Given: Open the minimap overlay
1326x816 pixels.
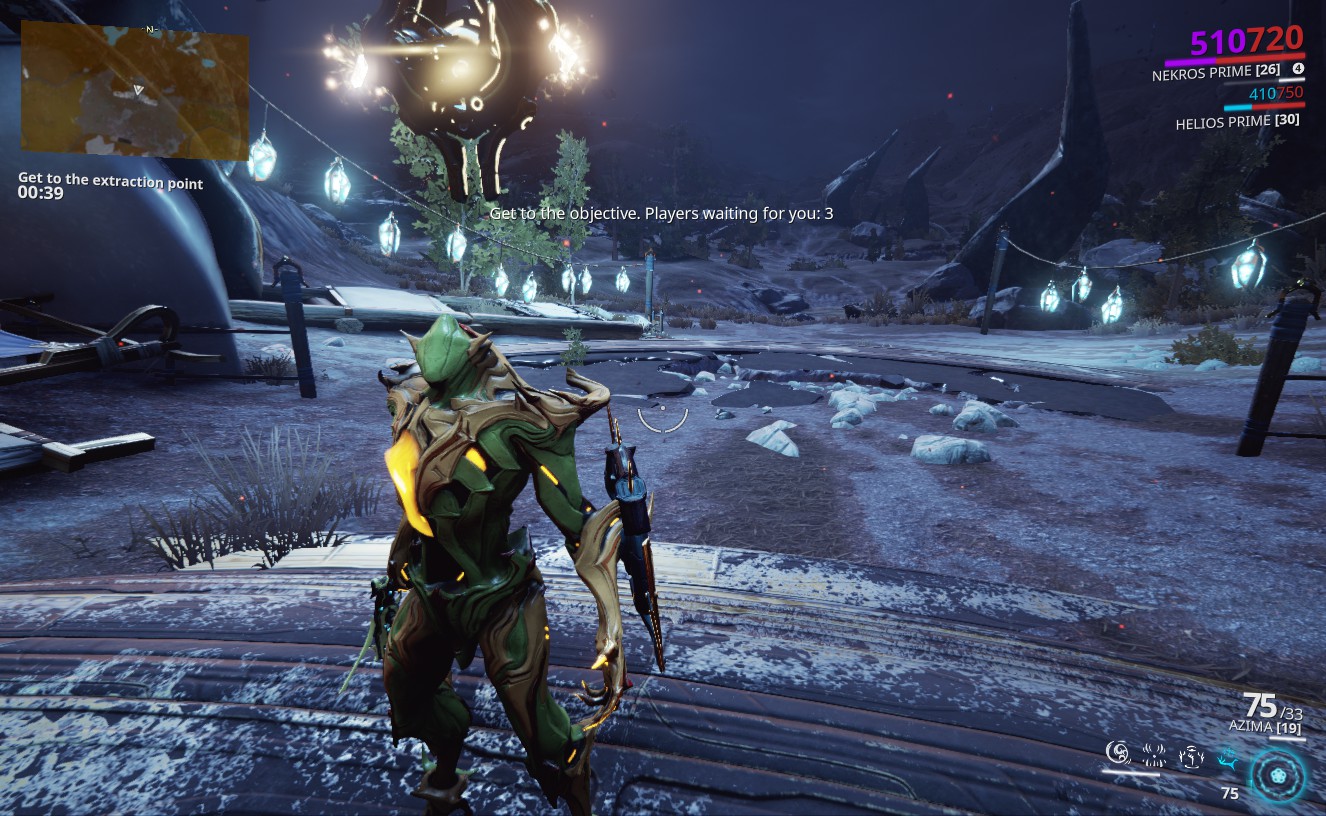Looking at the screenshot, I should click(134, 90).
